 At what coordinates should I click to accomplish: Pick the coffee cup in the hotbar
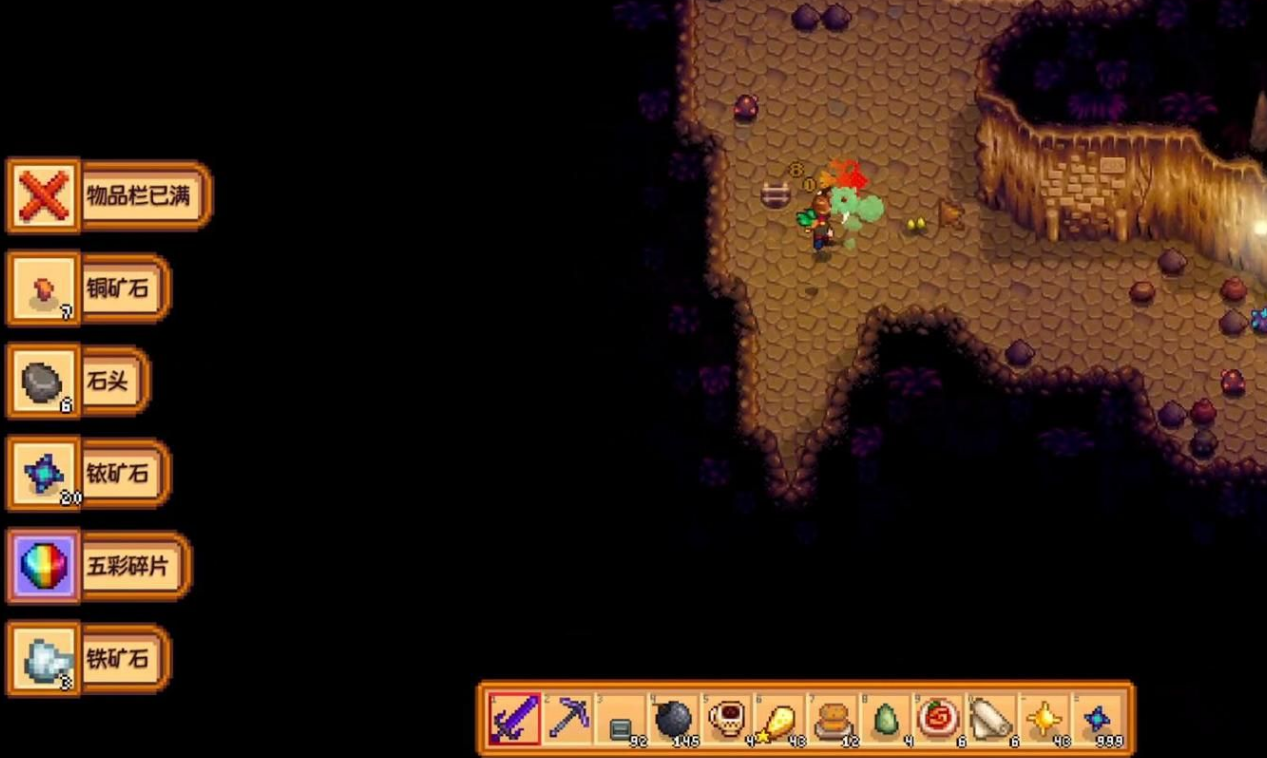click(x=727, y=718)
